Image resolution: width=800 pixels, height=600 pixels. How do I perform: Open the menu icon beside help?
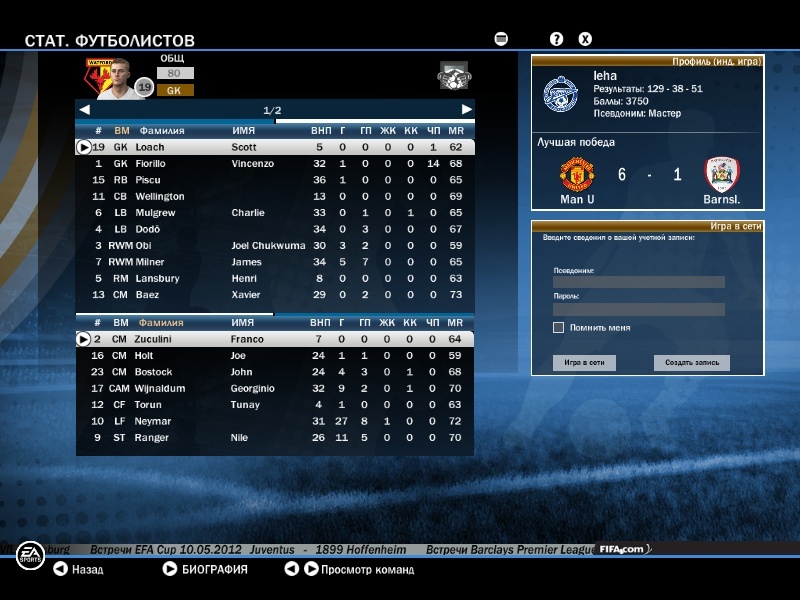501,39
